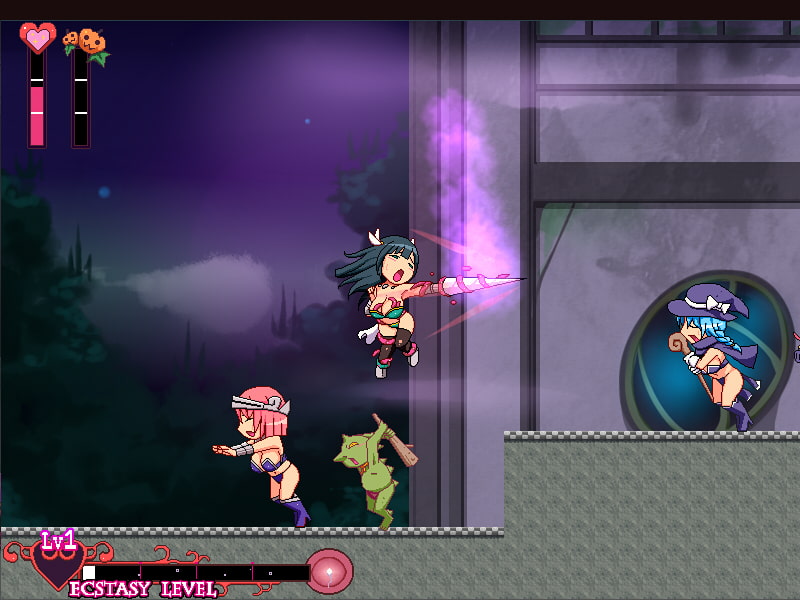
Task: Click the pink heart health icon
Action: pyautogui.click(x=38, y=38)
